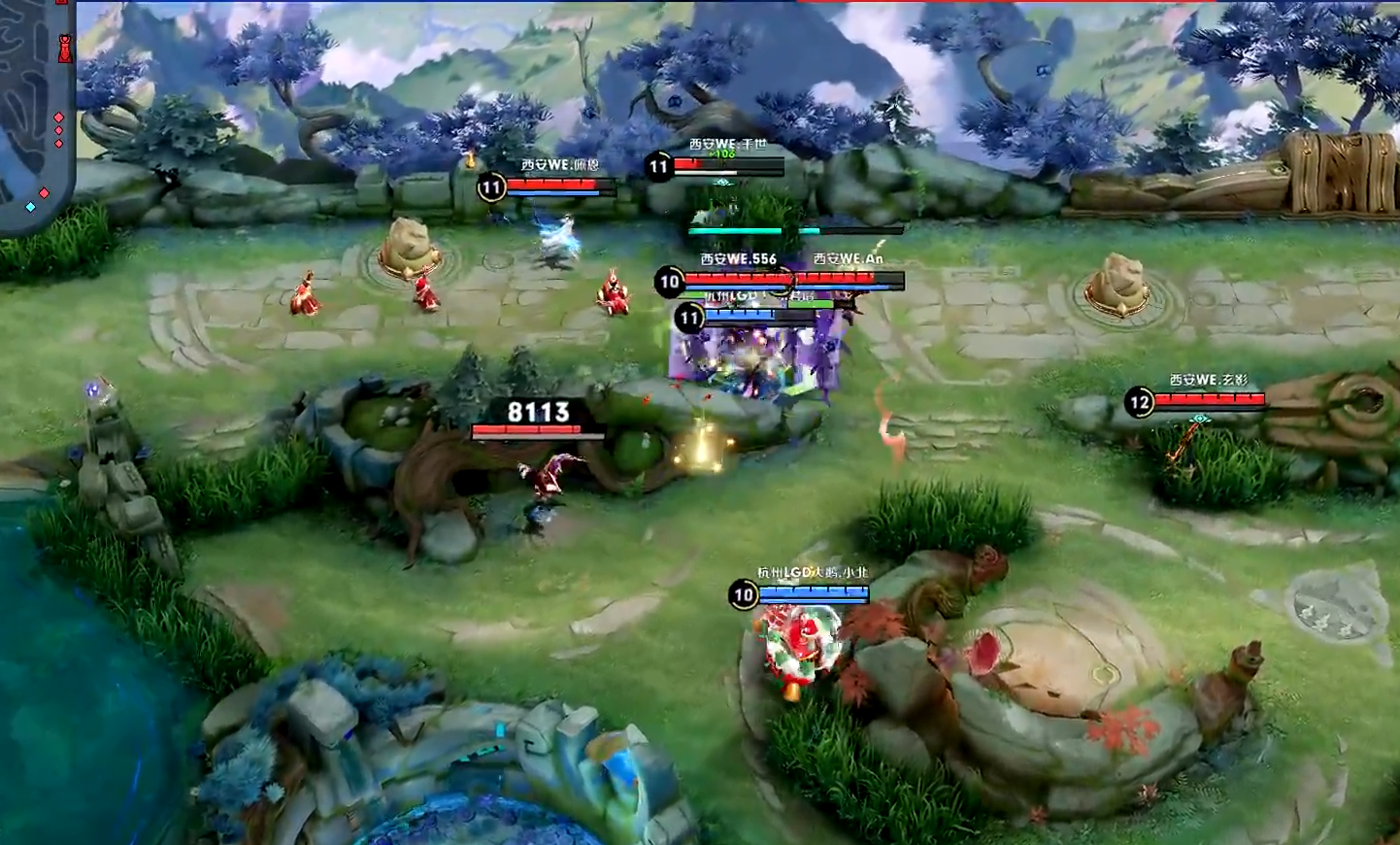
Task: Click the 西安WE.An name label
Action: pos(847,257)
